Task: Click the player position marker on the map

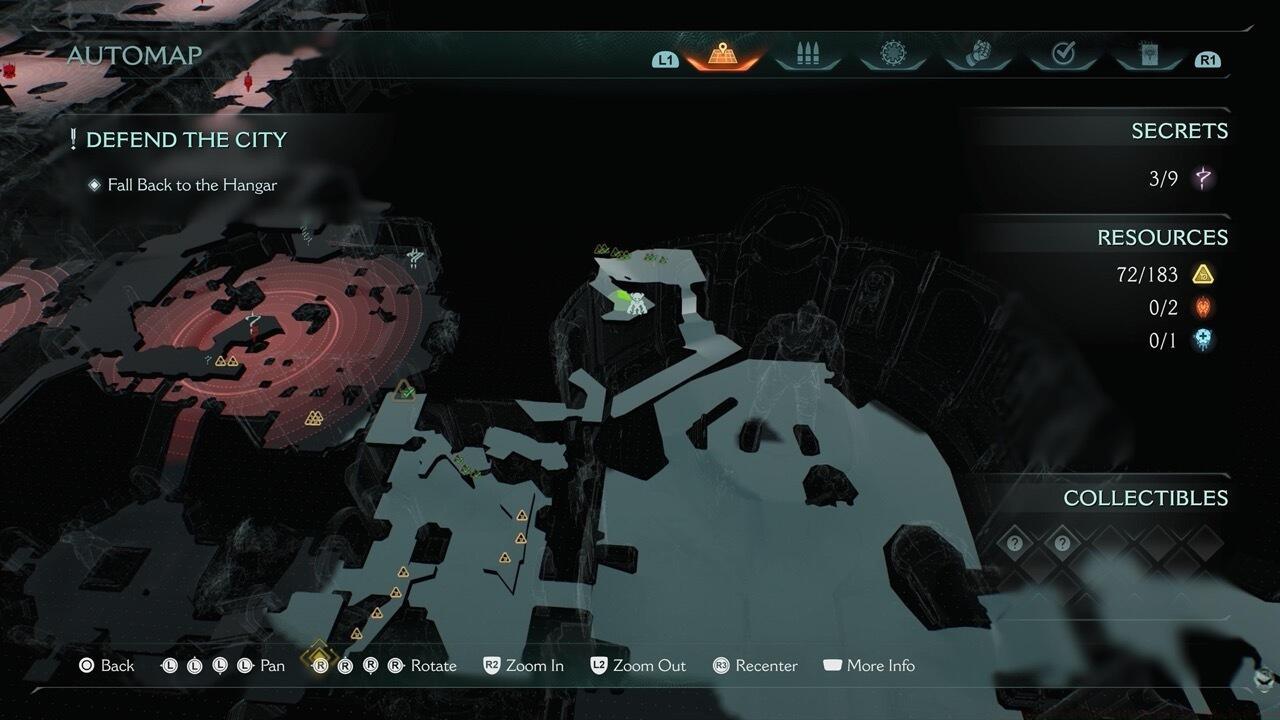Action: tap(635, 302)
